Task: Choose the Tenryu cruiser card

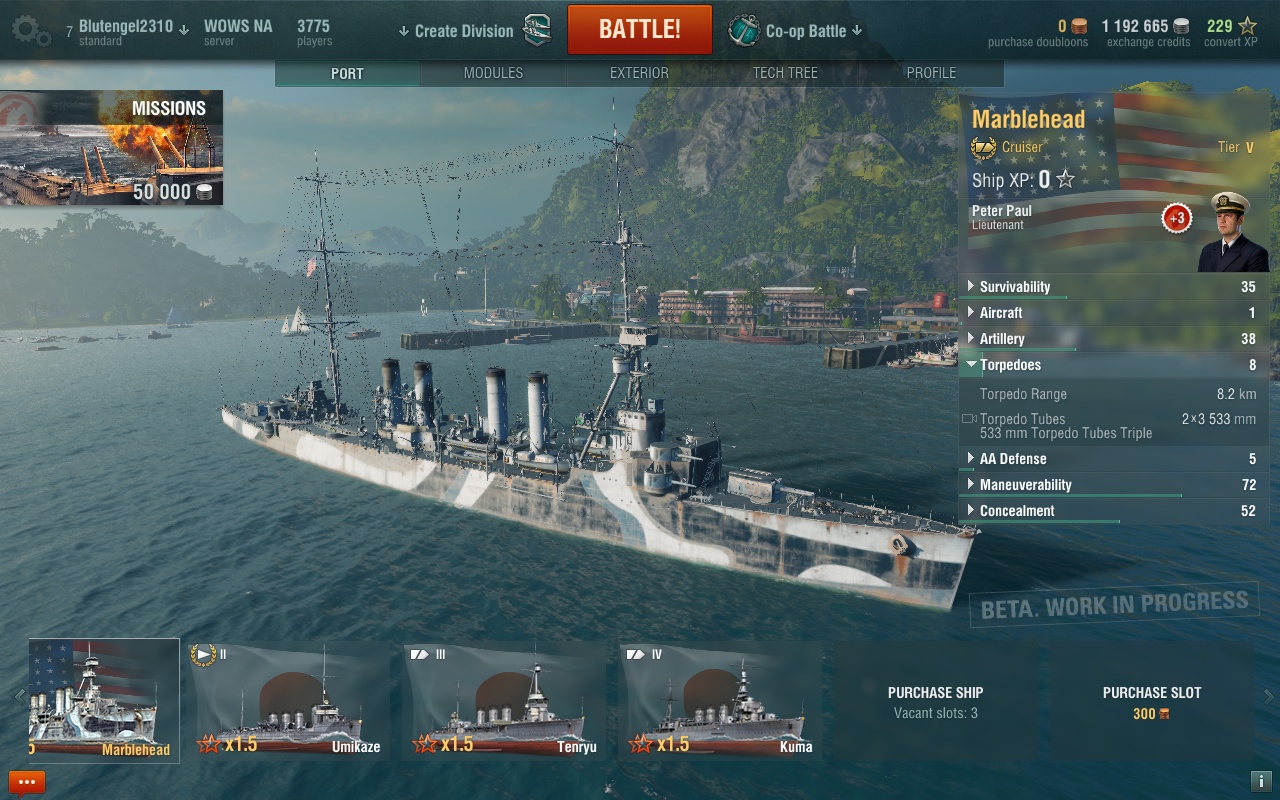Action: point(505,701)
